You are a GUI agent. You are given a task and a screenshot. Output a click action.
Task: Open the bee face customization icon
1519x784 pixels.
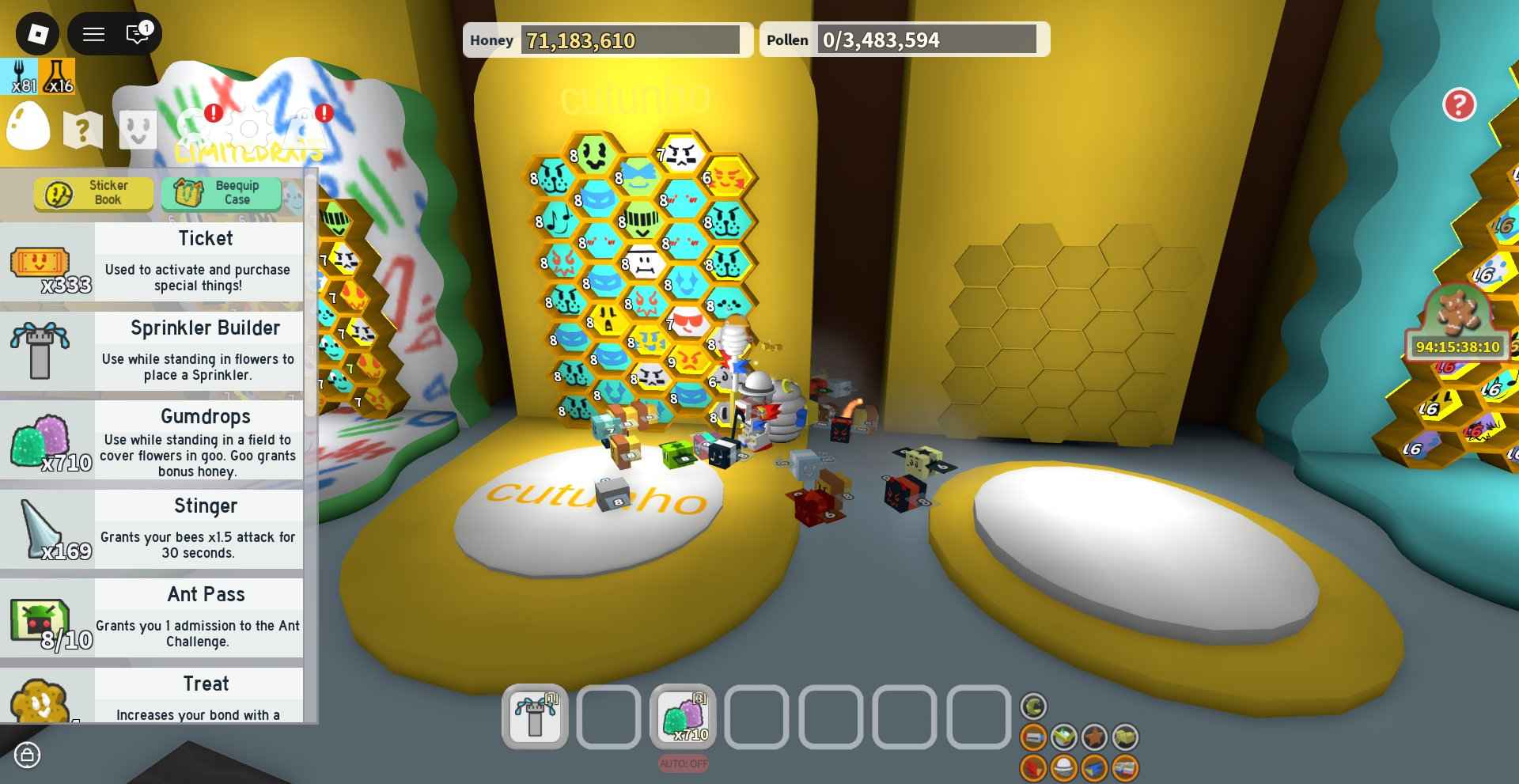pos(138,129)
